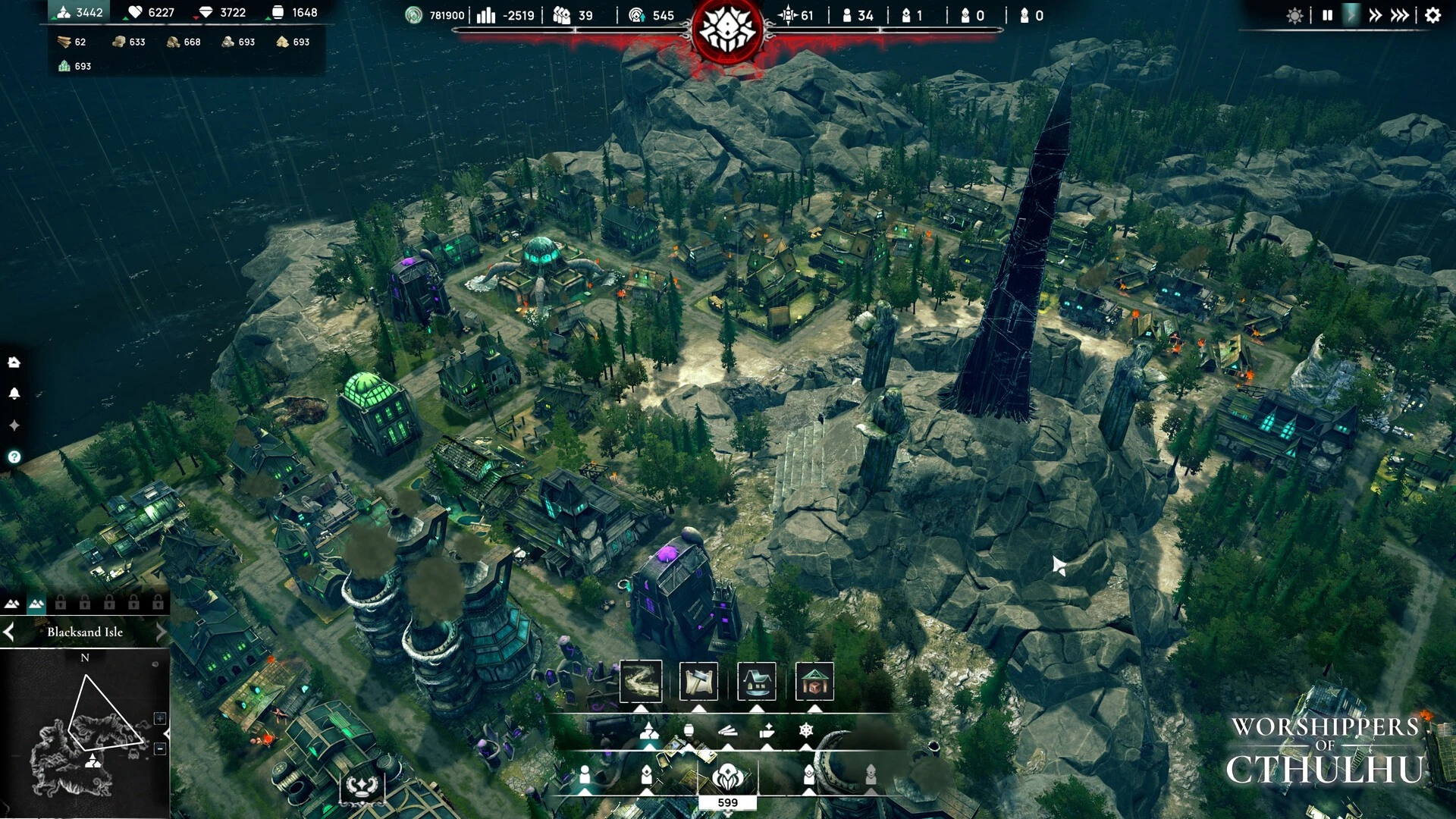Open the gear settings menu
1456x819 pixels.
[x=1432, y=15]
